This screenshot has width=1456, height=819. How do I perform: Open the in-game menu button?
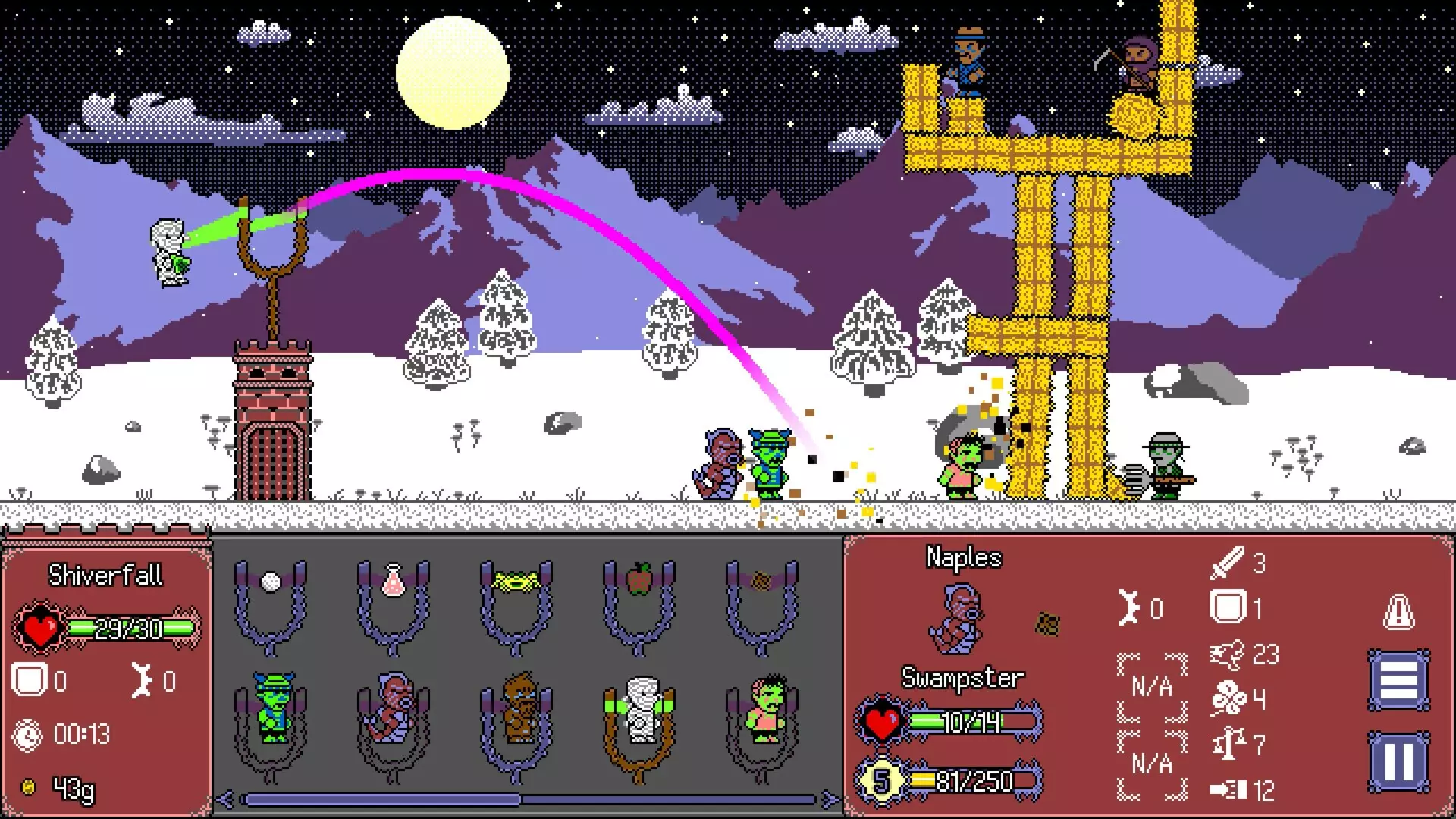tap(1399, 679)
